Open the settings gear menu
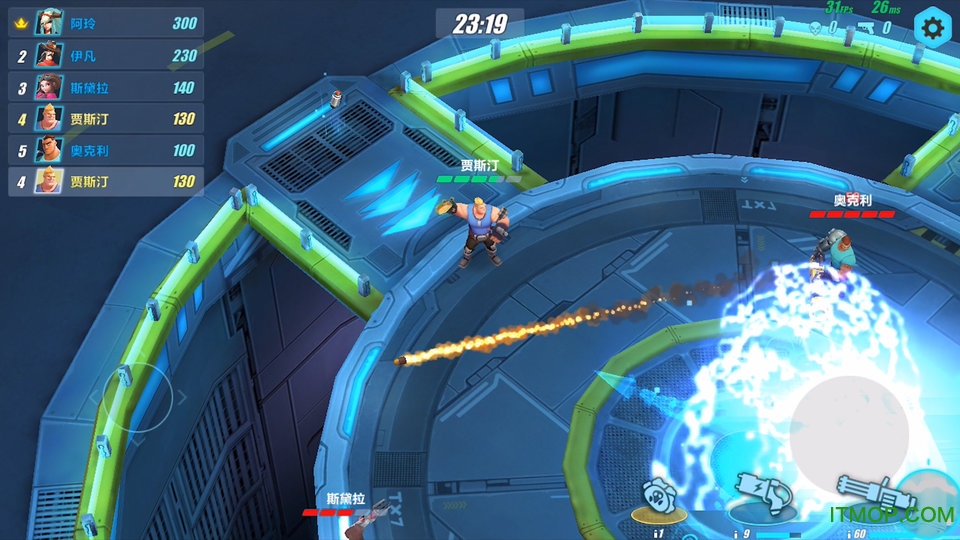Viewport: 960px width, 540px height. [932, 28]
